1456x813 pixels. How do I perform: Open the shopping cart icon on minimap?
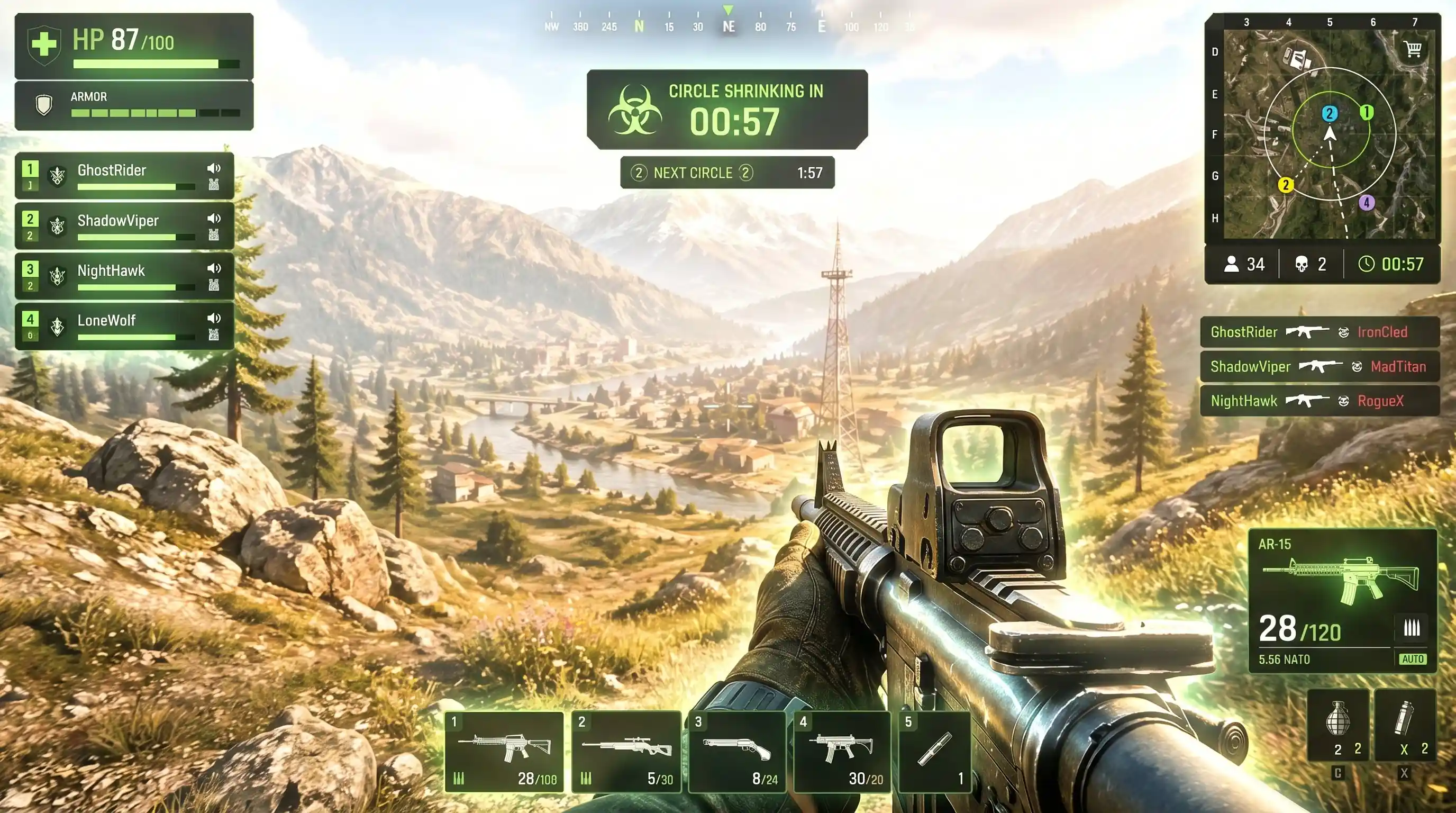tap(1413, 49)
